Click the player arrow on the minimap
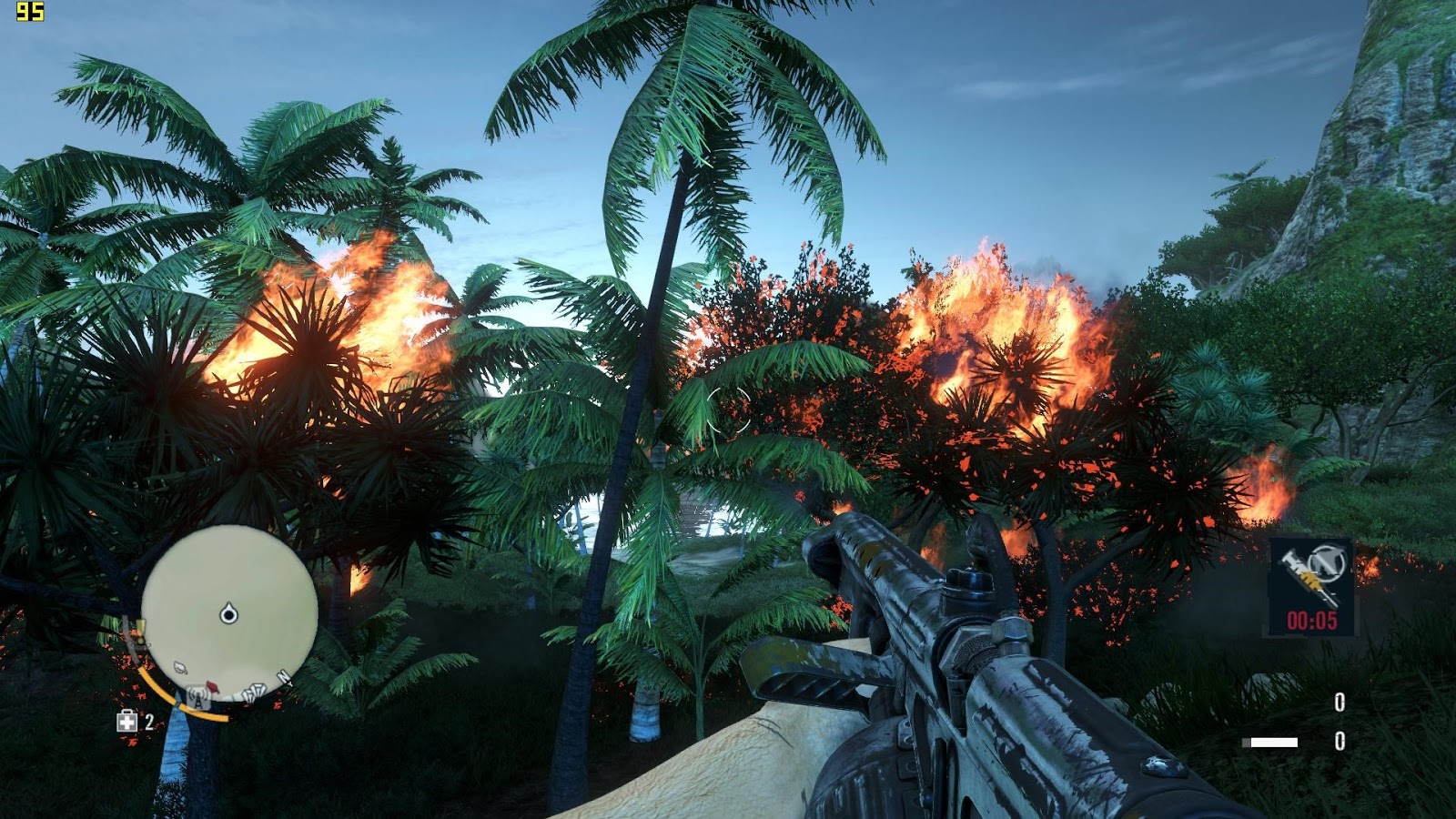Image resolution: width=1456 pixels, height=819 pixels. click(228, 614)
